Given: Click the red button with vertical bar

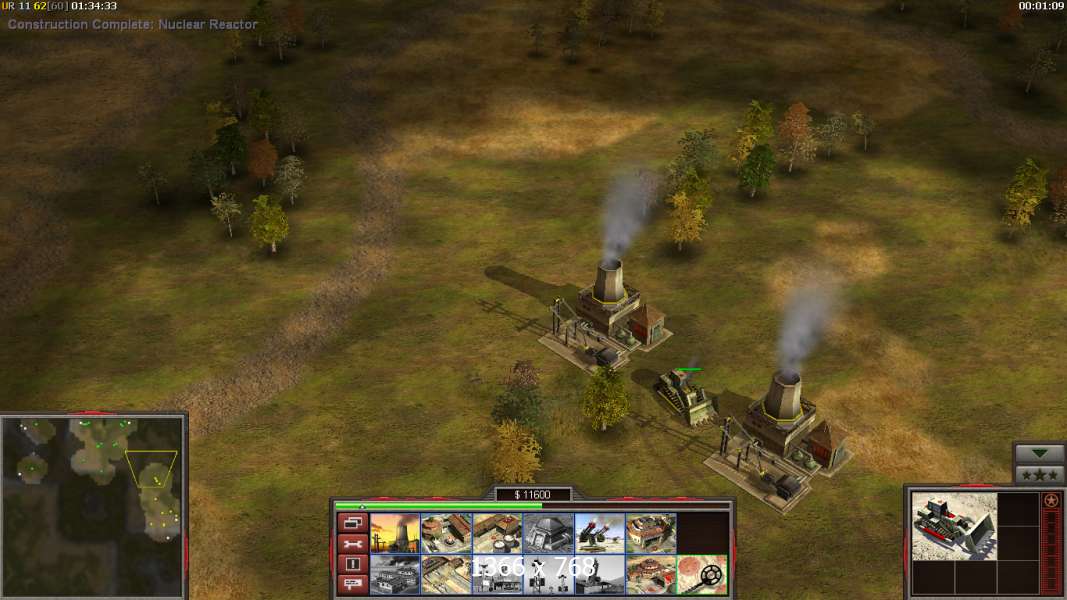Looking at the screenshot, I should point(352,564).
